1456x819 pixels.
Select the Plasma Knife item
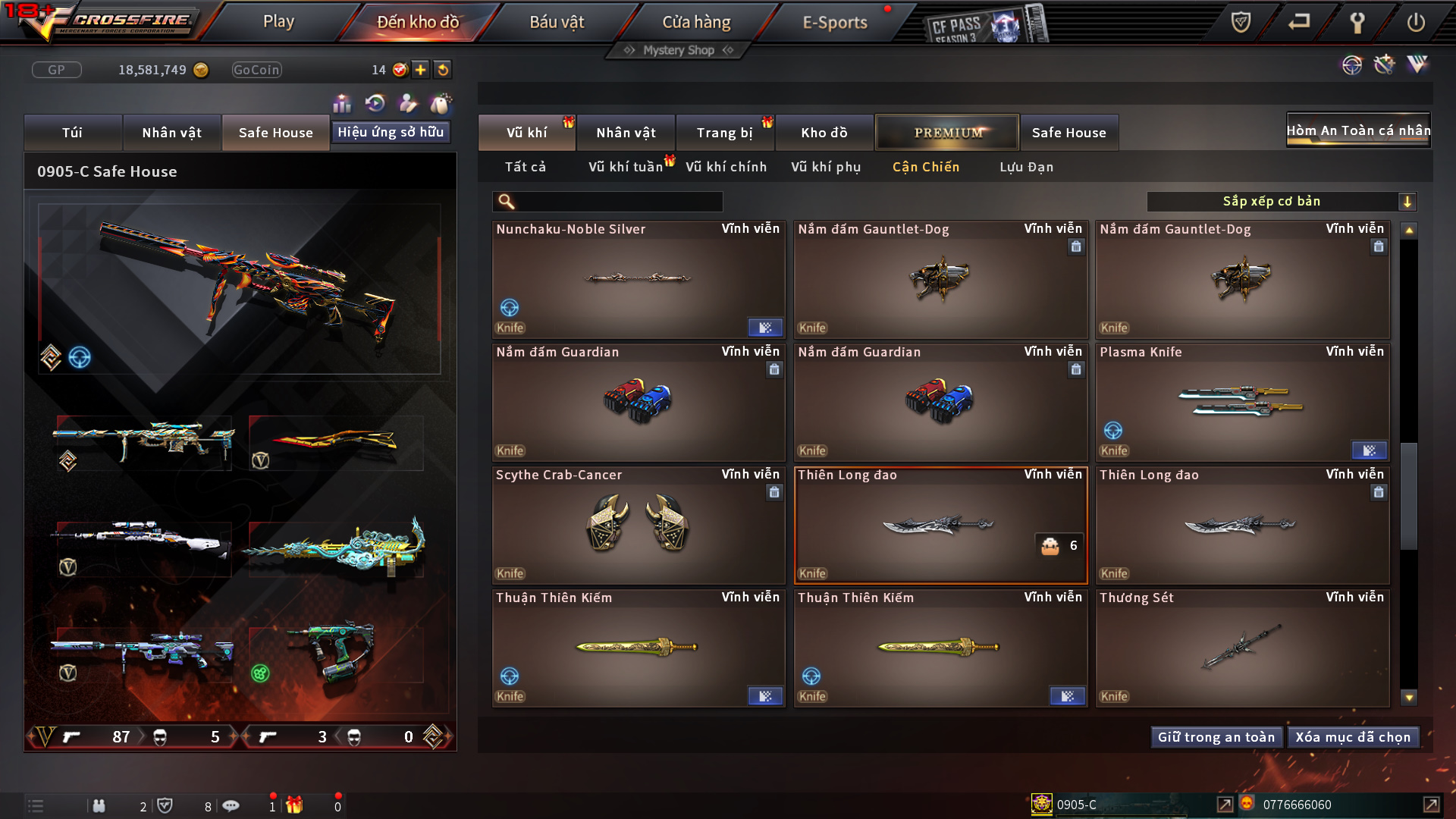pos(1242,403)
